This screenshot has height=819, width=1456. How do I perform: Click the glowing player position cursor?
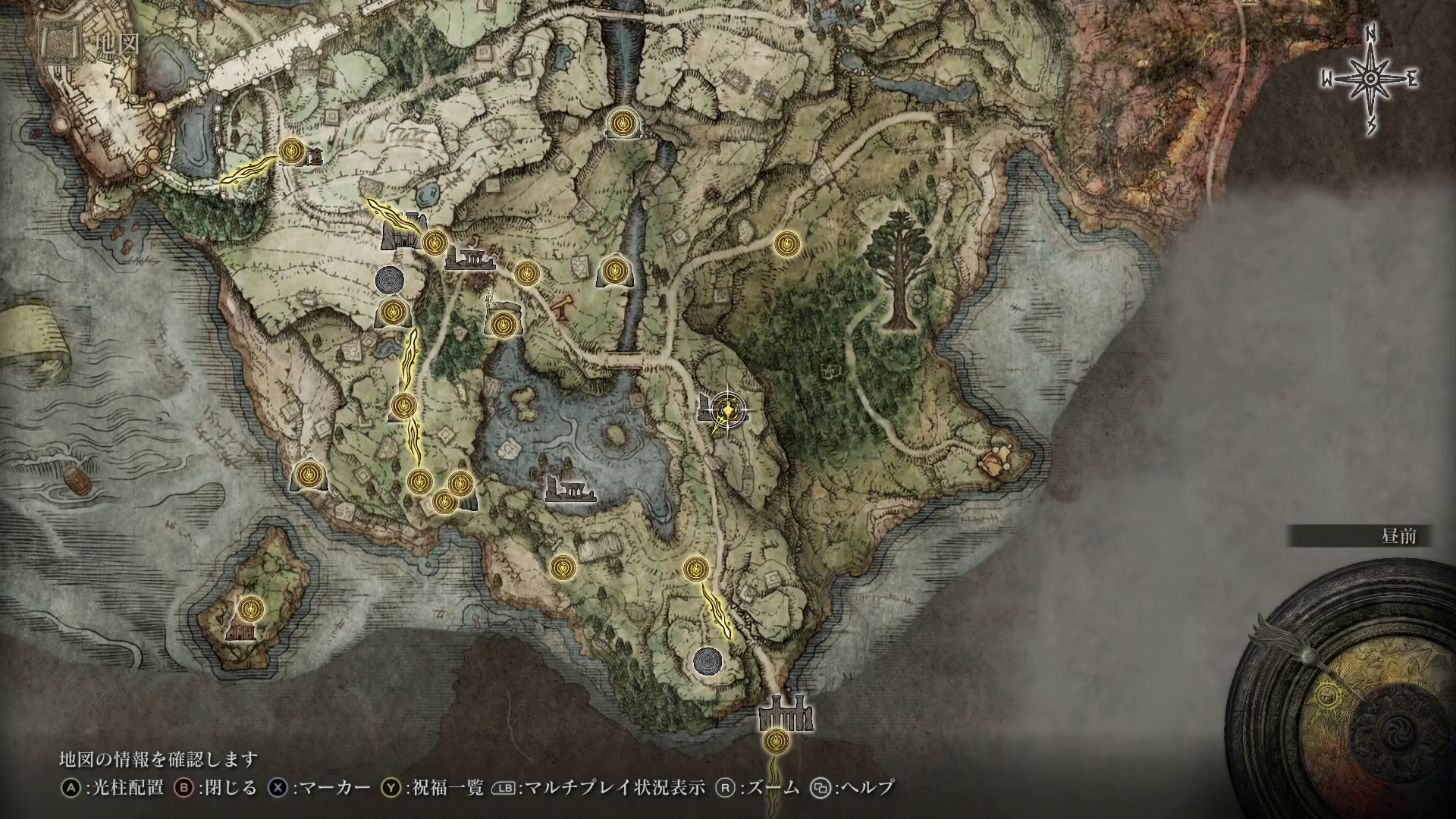tap(728, 410)
